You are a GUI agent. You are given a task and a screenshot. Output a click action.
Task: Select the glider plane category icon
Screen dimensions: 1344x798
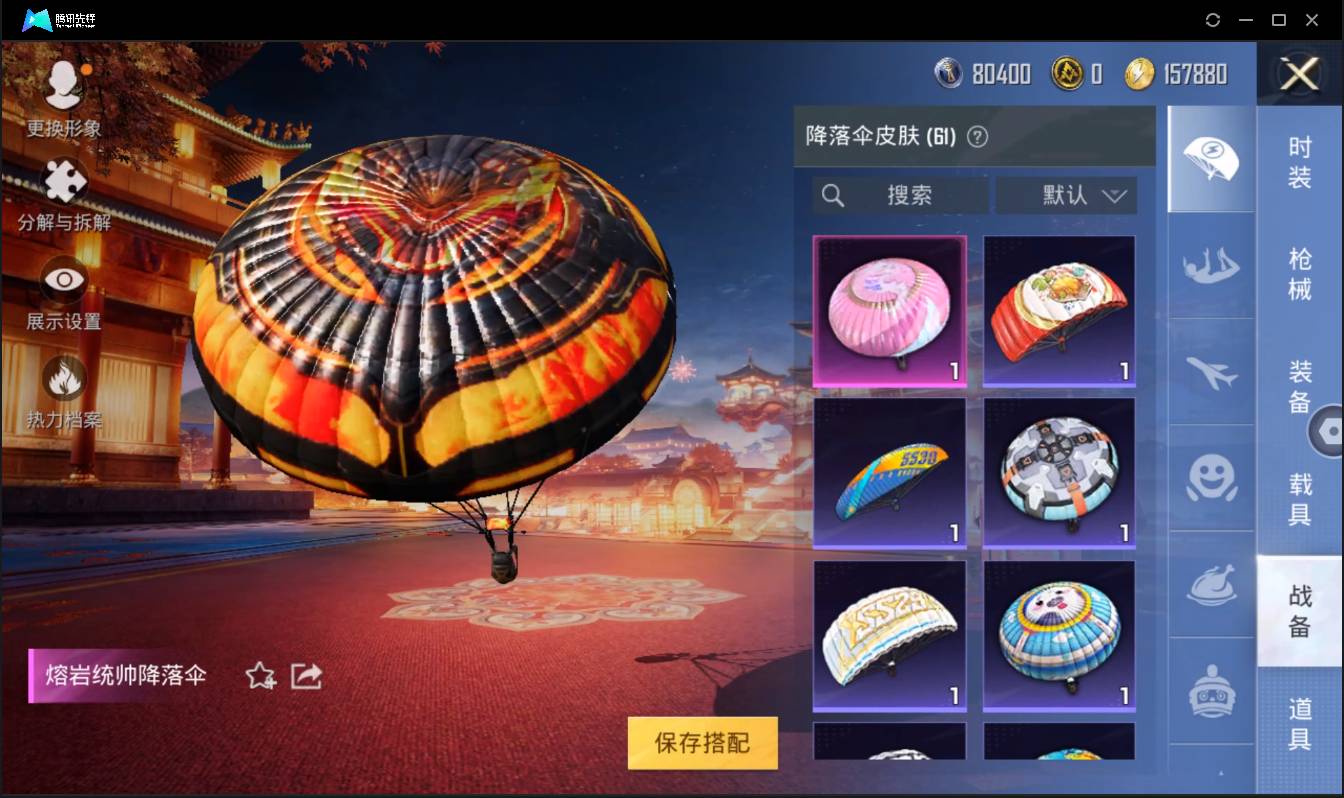point(1210,375)
